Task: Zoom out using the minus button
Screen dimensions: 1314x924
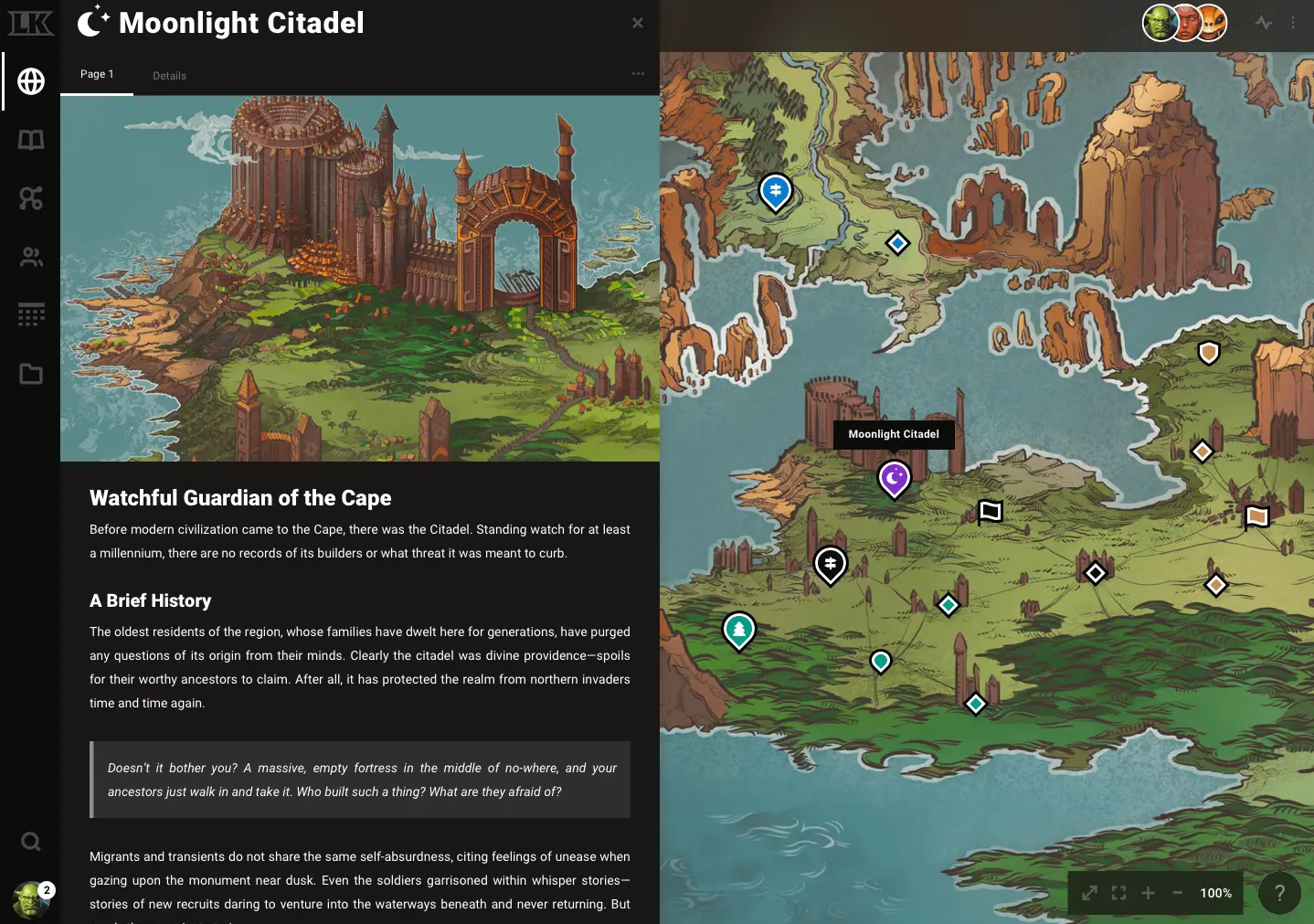Action: pos(1177,893)
